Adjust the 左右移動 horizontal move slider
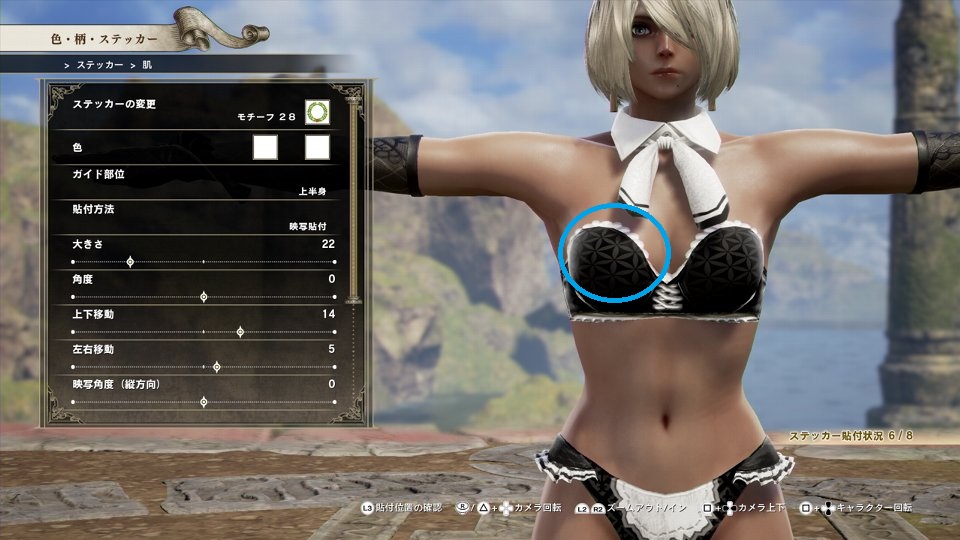 coord(216,367)
